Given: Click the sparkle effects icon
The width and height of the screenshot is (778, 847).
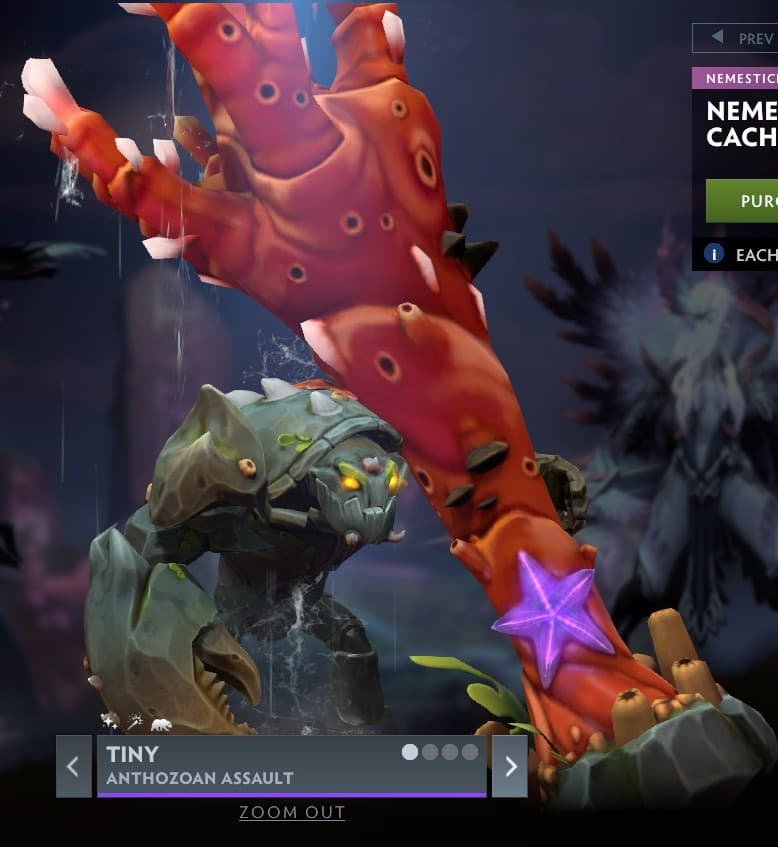Looking at the screenshot, I should (109, 721).
